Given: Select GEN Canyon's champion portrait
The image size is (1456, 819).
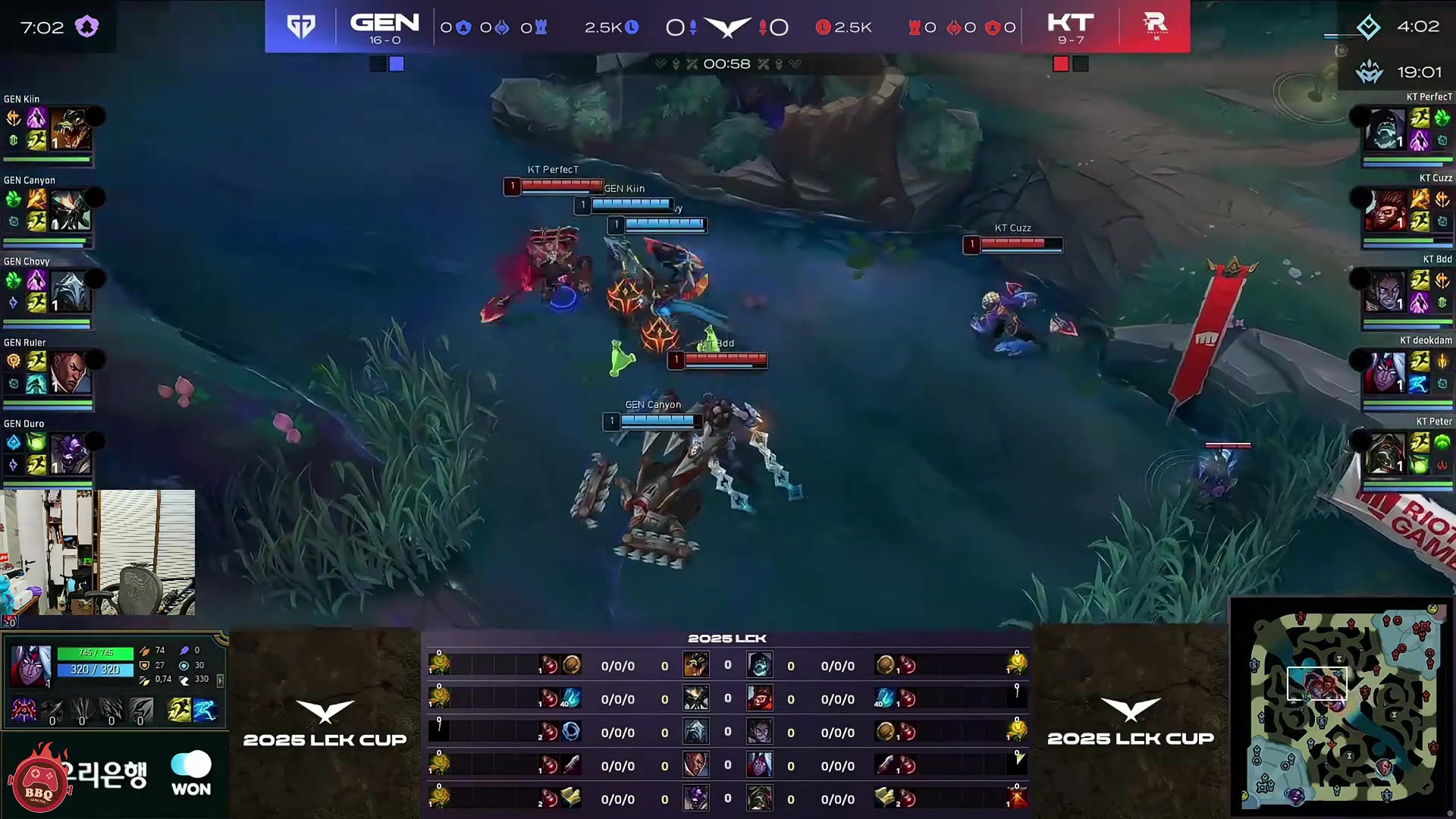Looking at the screenshot, I should pyautogui.click(x=71, y=210).
